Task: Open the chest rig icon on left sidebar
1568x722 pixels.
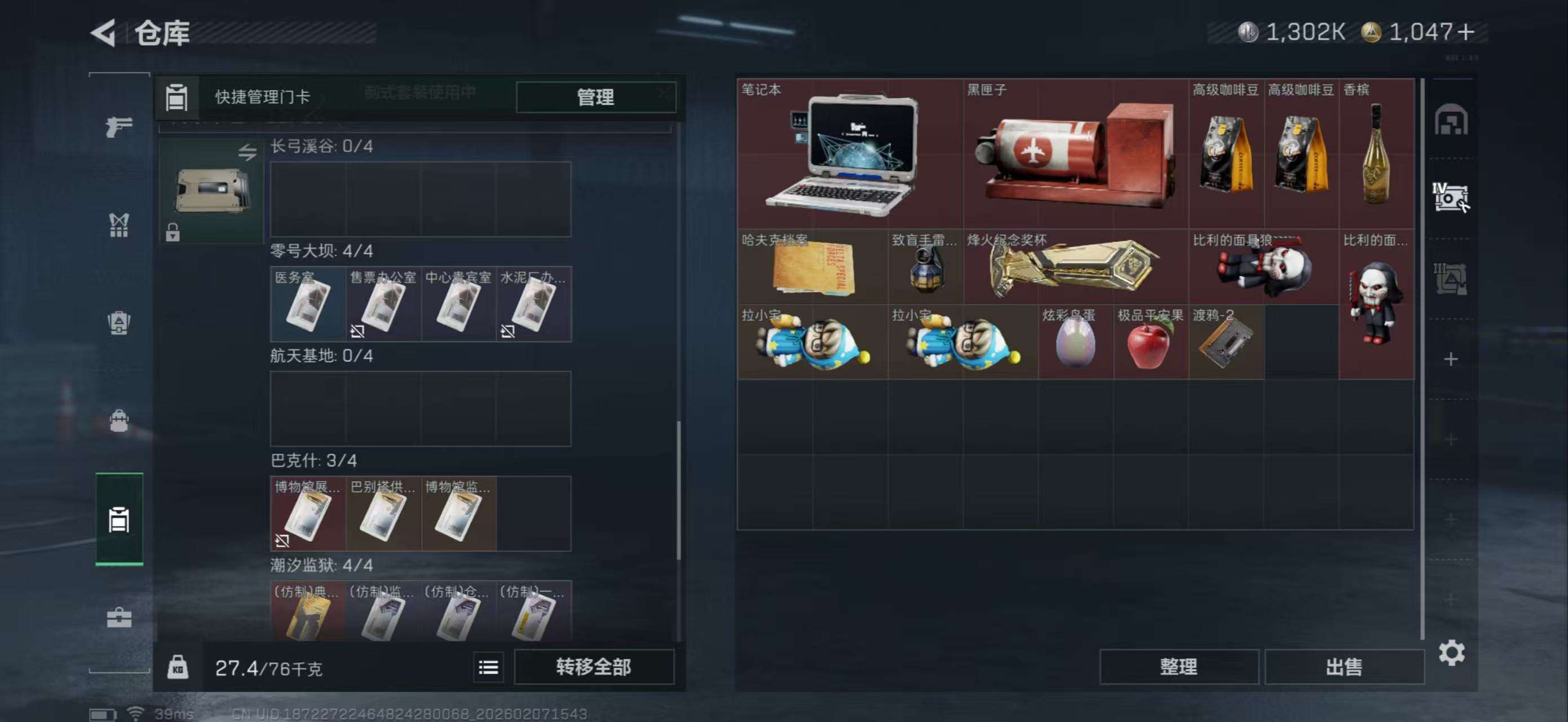Action: [x=119, y=225]
